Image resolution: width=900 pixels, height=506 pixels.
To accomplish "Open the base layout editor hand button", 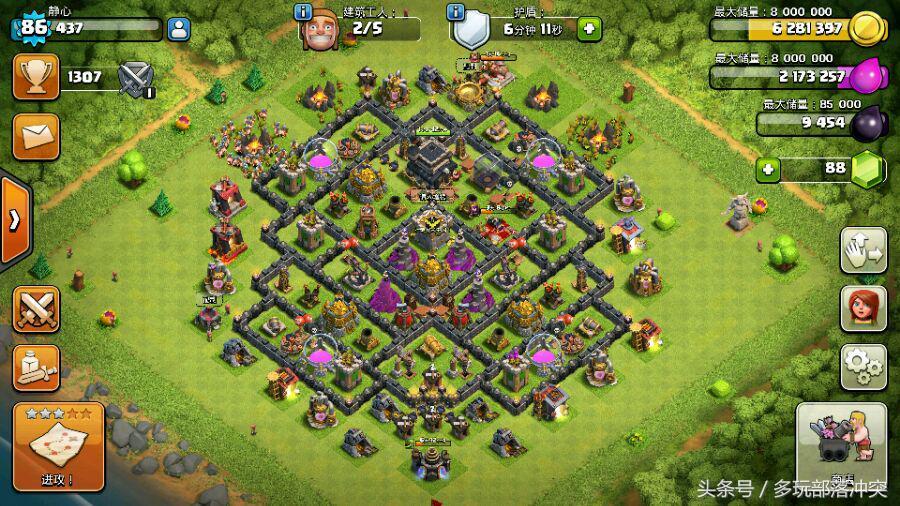I will click(x=863, y=250).
